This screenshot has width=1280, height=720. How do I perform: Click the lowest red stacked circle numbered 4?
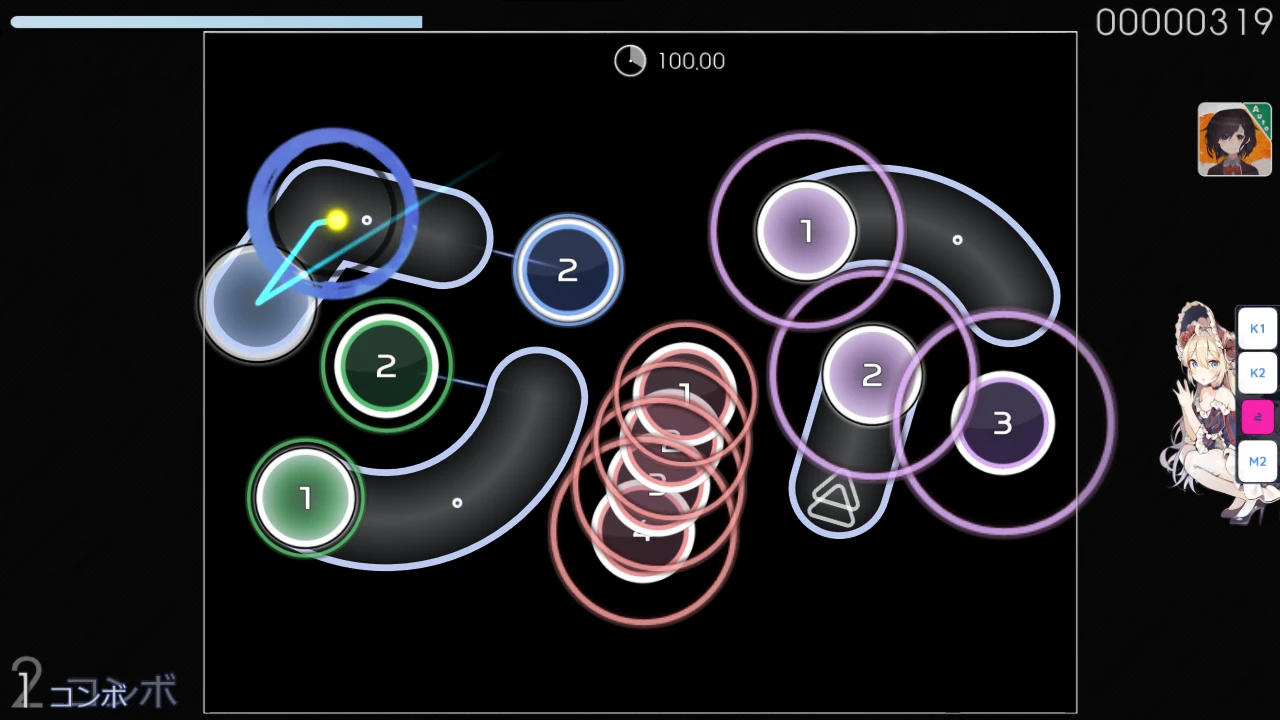(x=643, y=534)
